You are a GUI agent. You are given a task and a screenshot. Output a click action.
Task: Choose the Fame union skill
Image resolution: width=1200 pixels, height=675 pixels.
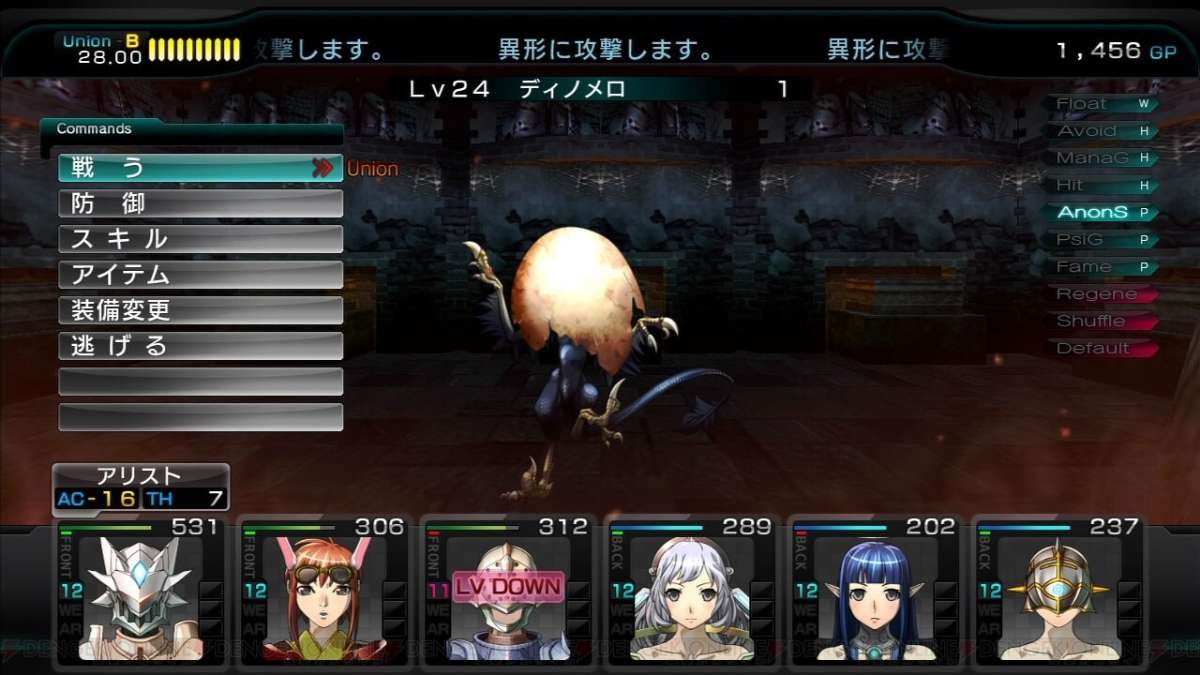tap(1100, 267)
